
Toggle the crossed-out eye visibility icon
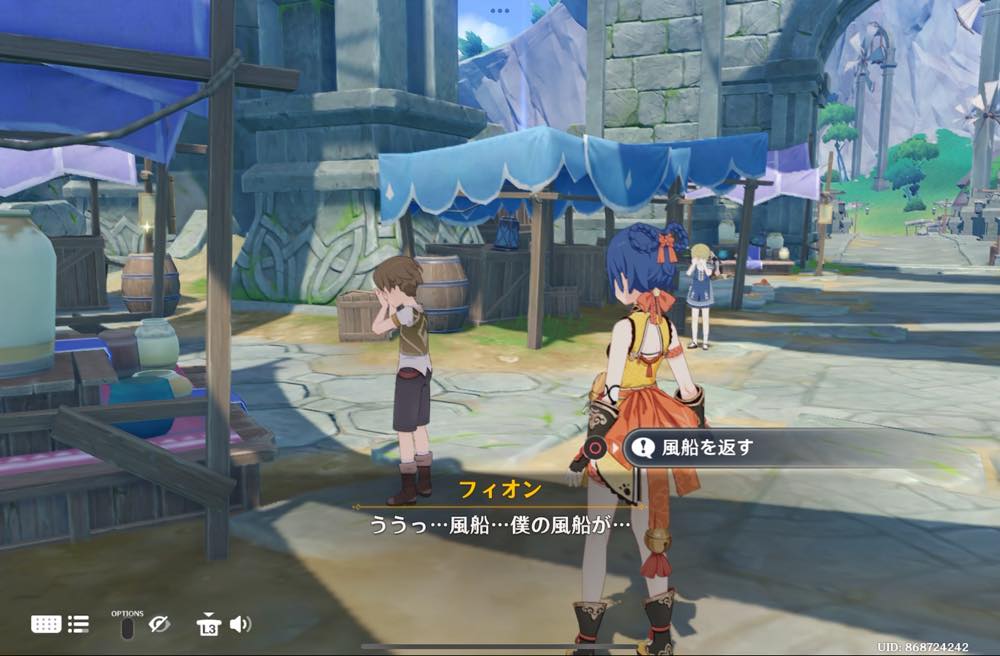[159, 624]
